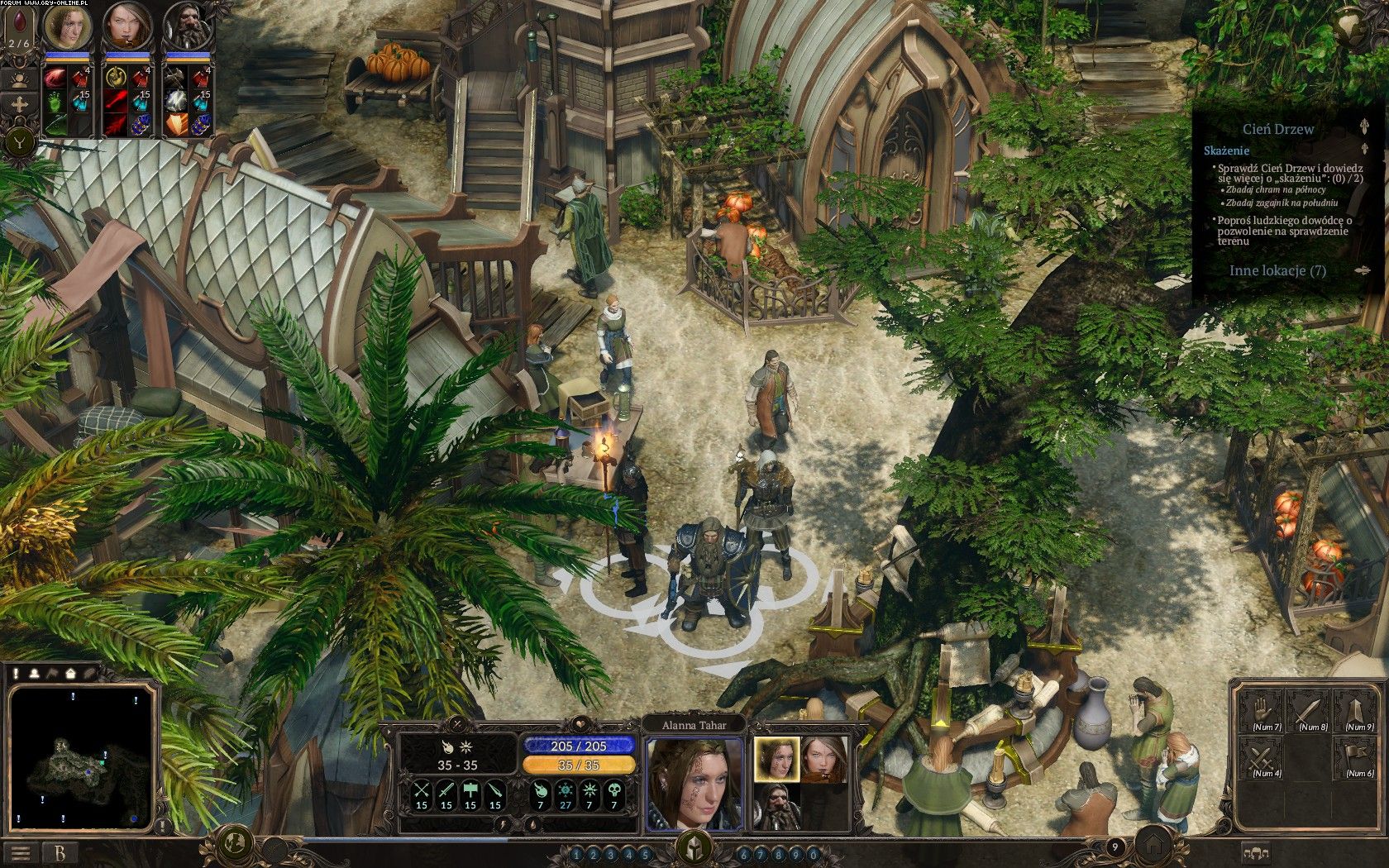This screenshot has height=868, width=1389.
Task: Select control group 1 button
Action: point(576,854)
